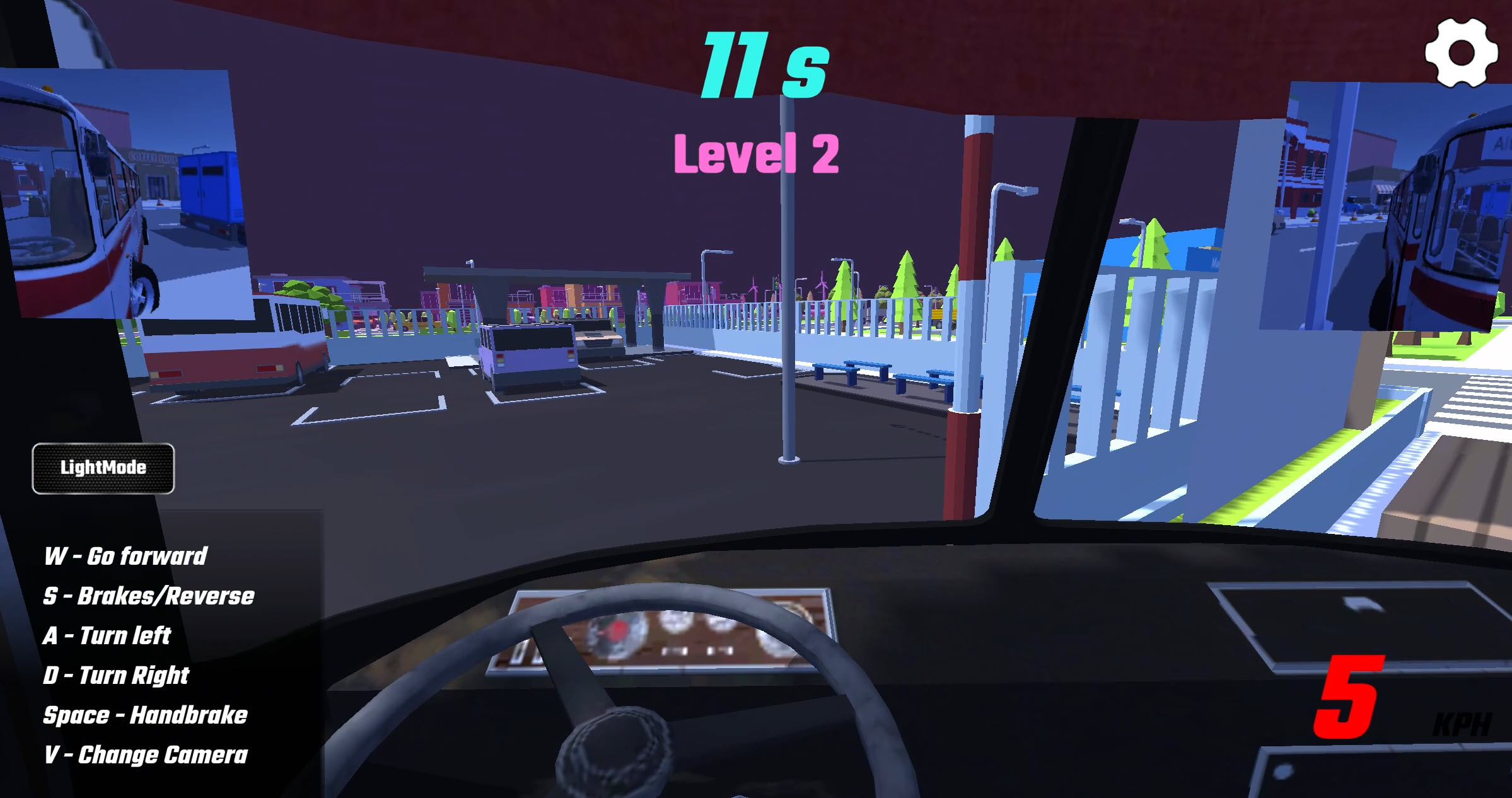Viewport: 1512px width, 798px height.
Task: Toggle camera view by clicking V - Change Camera
Action: [x=145, y=754]
